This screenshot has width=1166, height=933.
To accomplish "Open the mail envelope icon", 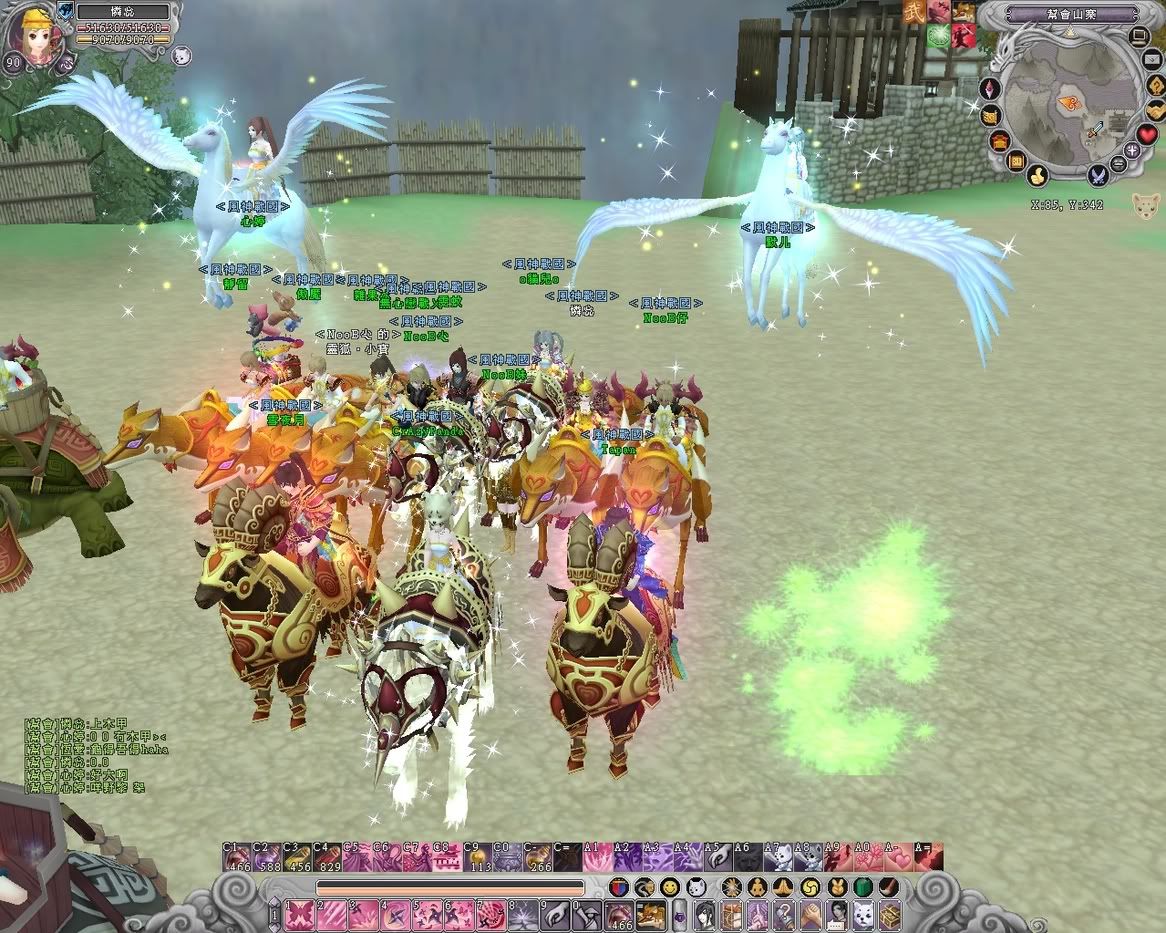I will coord(1151,61).
